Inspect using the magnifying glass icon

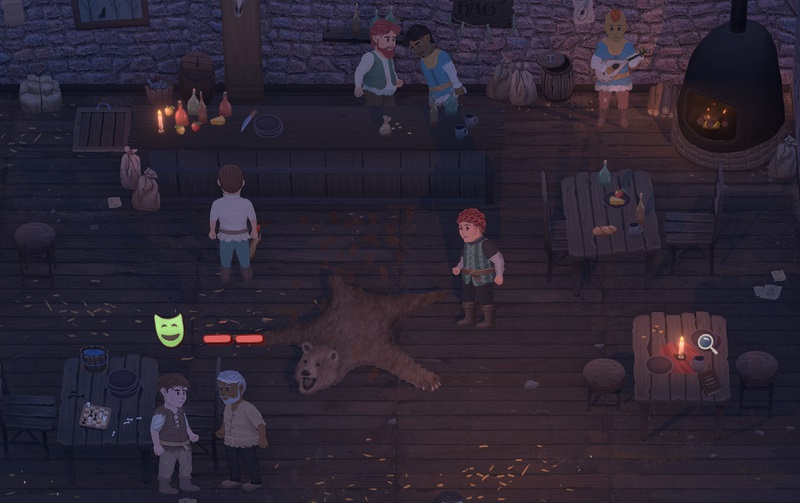(706, 343)
